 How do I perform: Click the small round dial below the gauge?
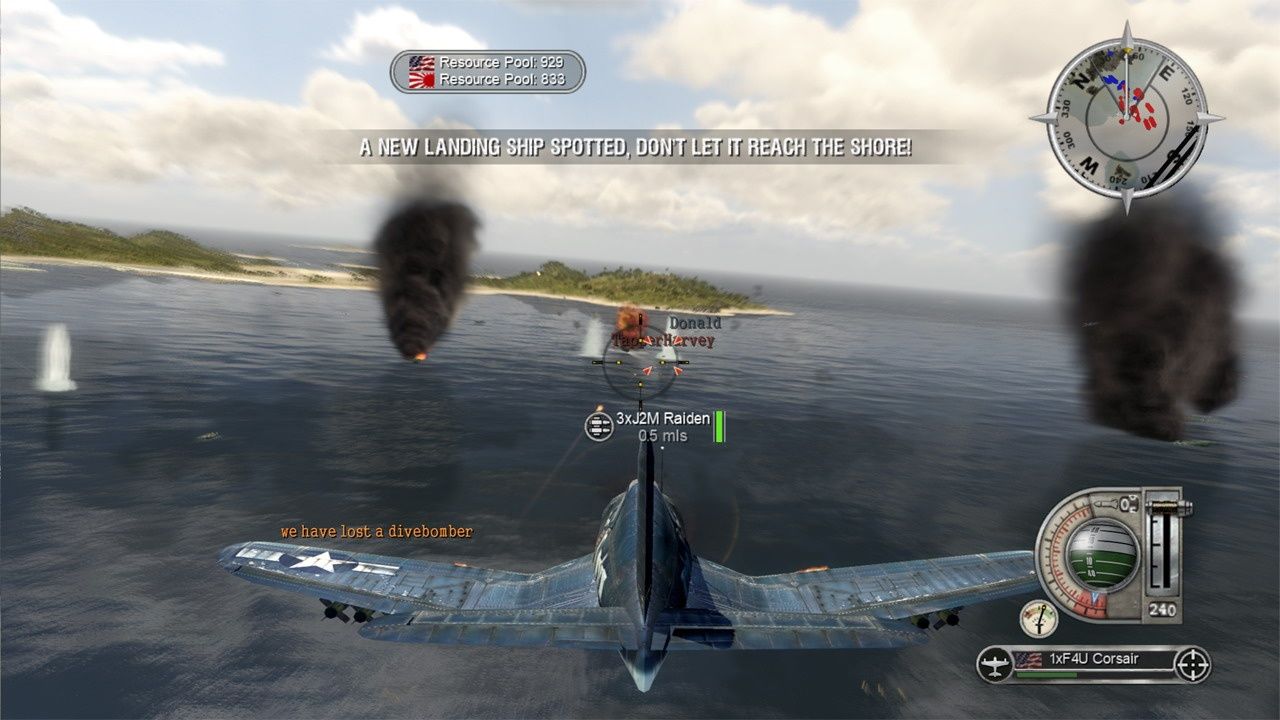click(1039, 618)
